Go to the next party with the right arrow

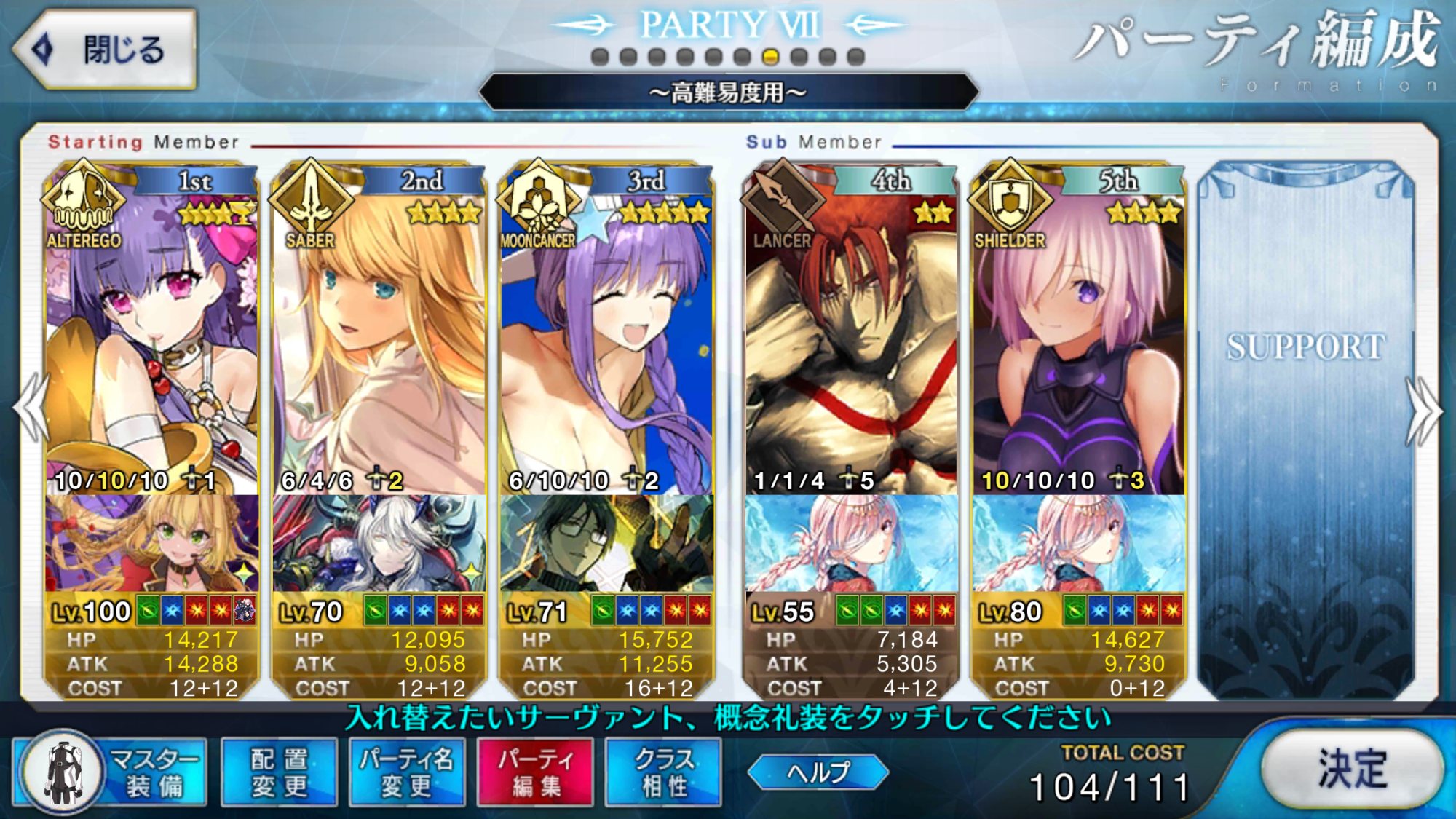1423,411
